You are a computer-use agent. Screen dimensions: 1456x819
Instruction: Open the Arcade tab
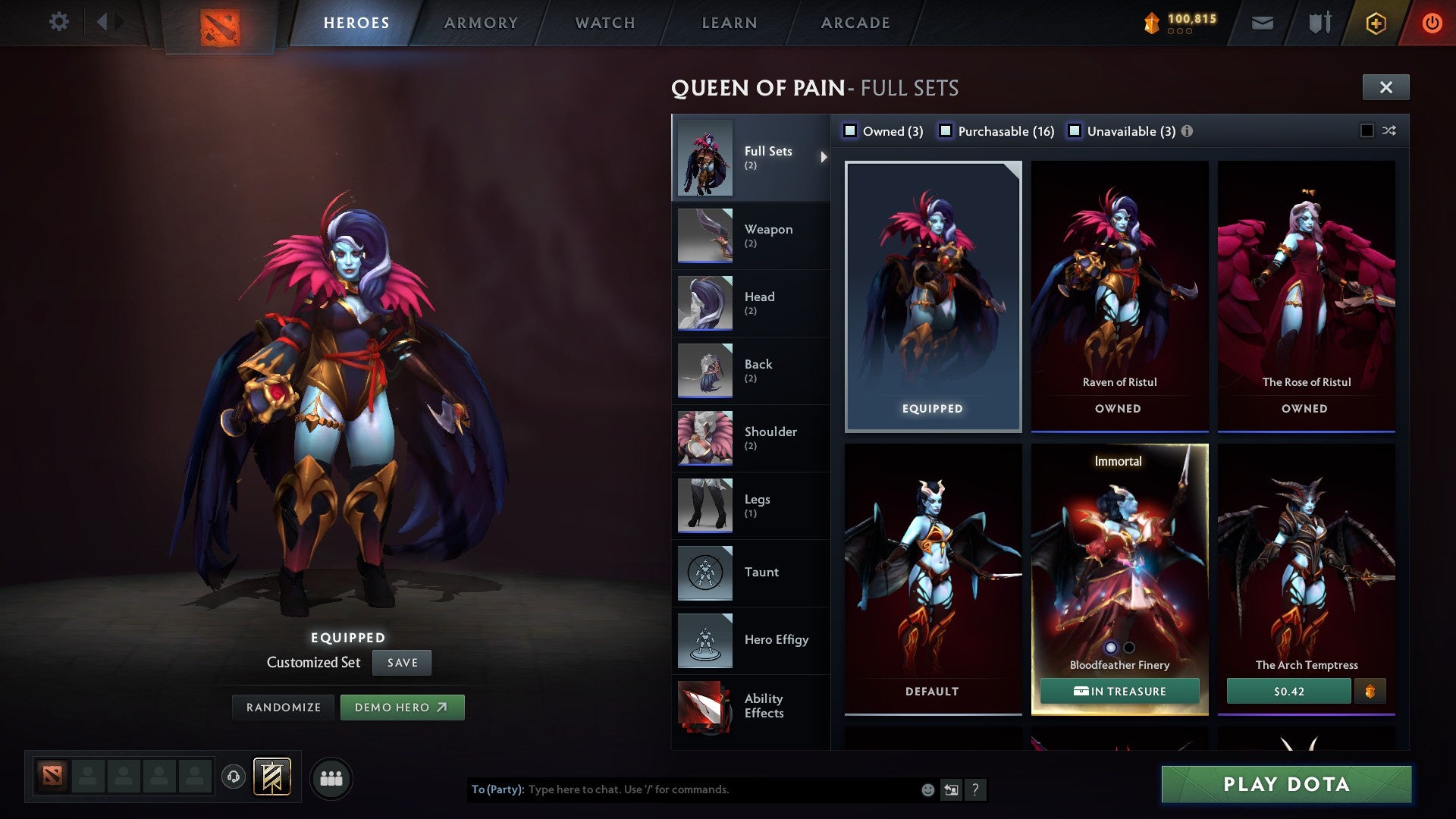[x=855, y=23]
